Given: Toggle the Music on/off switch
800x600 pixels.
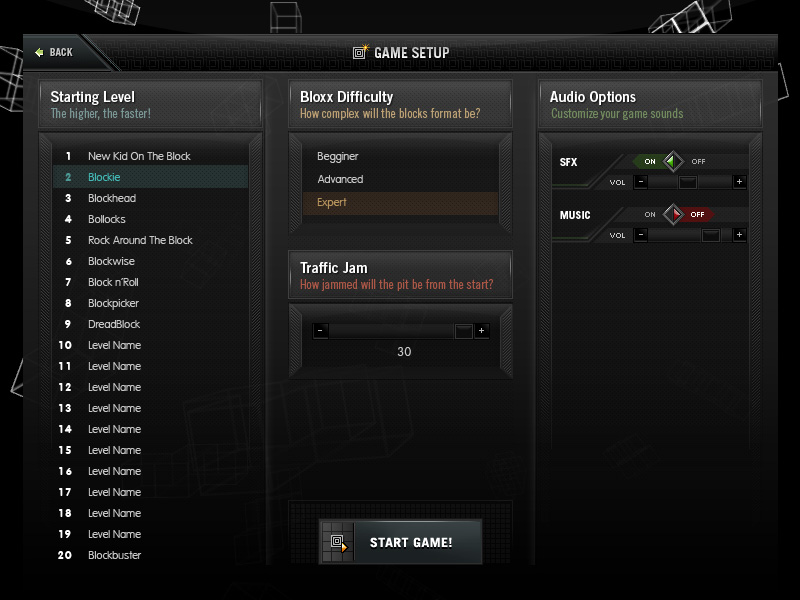Looking at the screenshot, I should pos(673,214).
